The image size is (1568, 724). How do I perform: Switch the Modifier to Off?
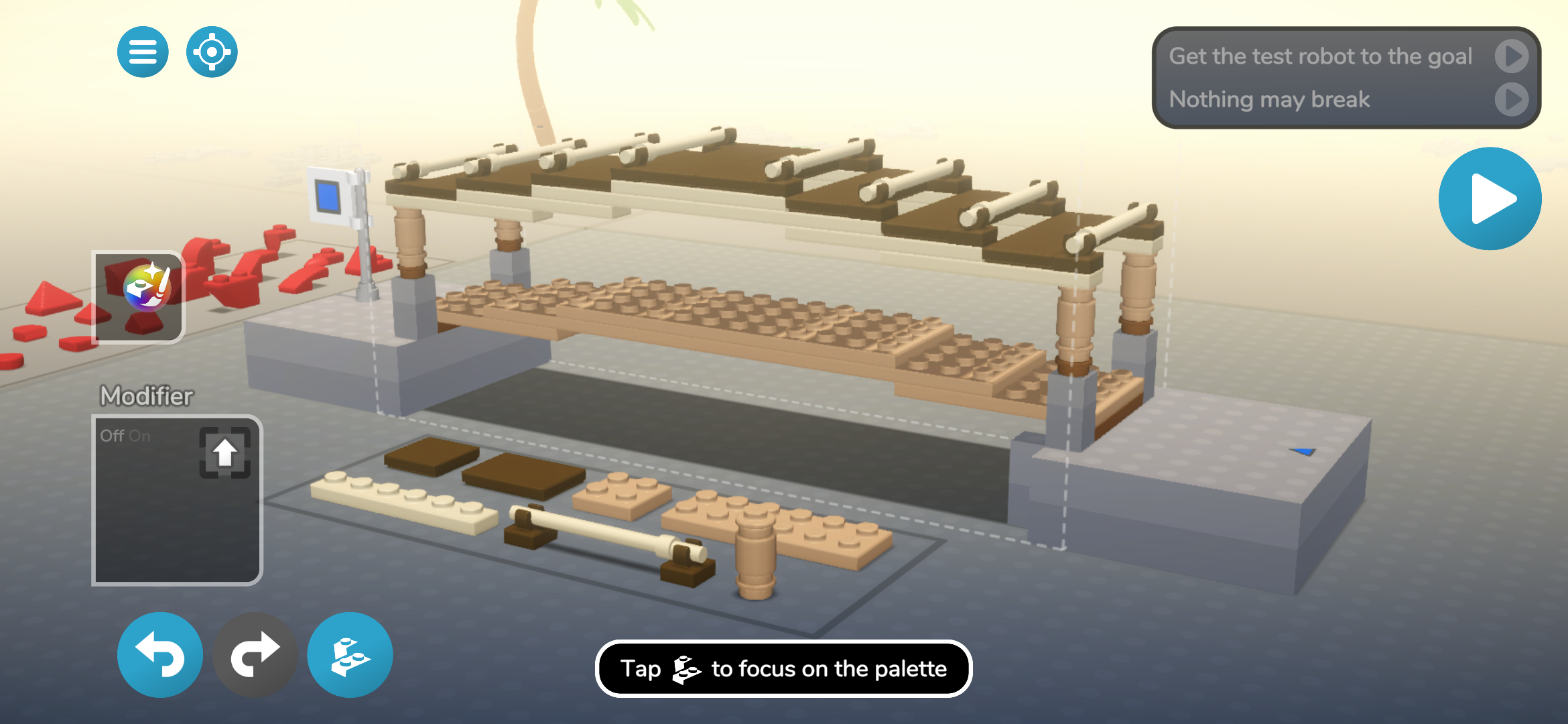(x=111, y=435)
